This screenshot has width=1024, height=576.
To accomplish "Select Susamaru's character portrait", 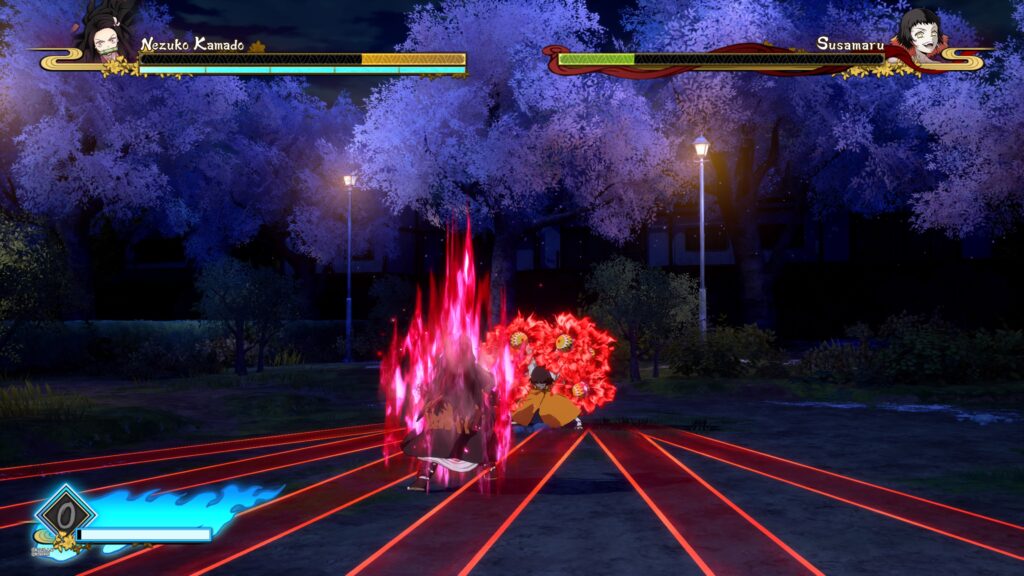I will [x=917, y=33].
